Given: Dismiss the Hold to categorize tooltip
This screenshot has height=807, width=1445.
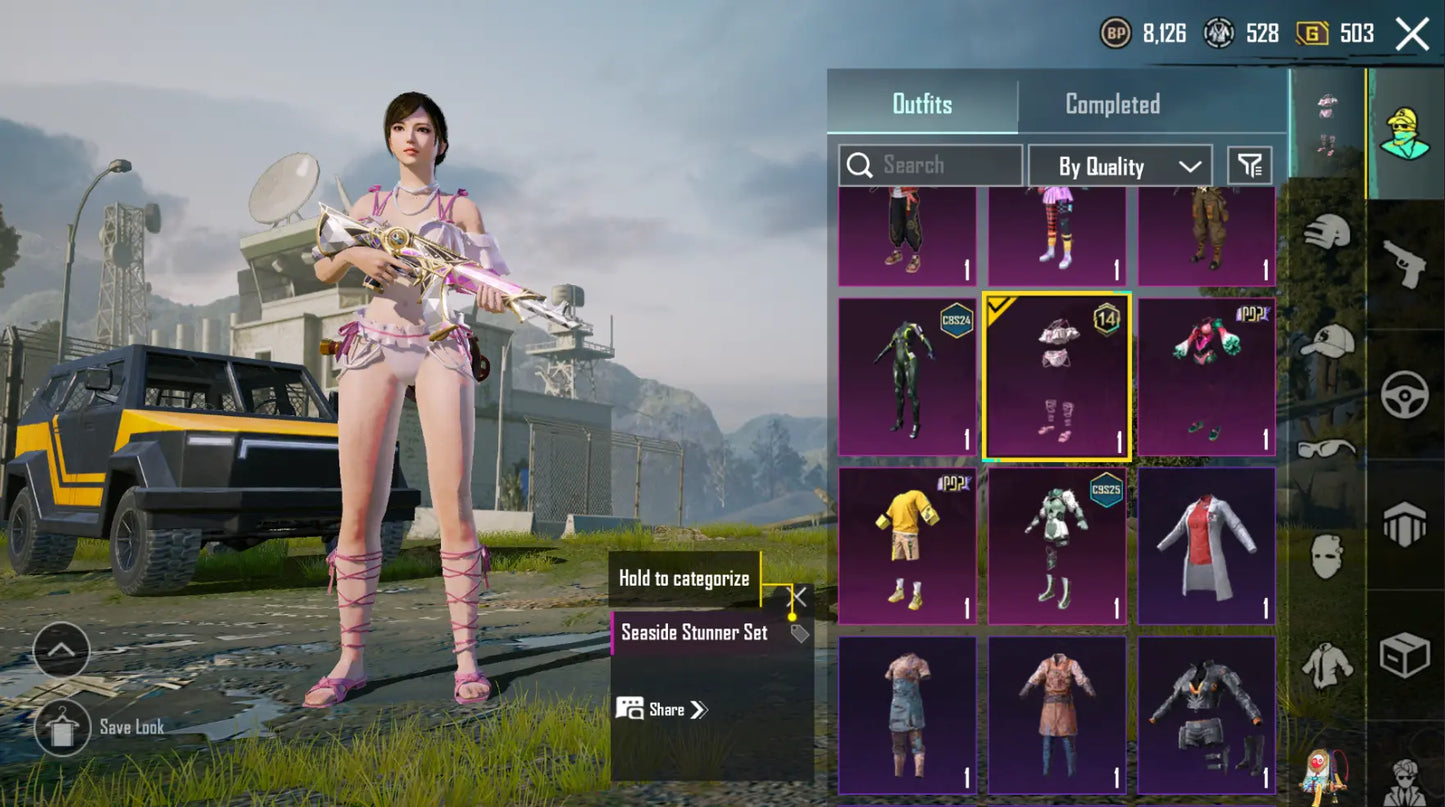Looking at the screenshot, I should coord(798,597).
